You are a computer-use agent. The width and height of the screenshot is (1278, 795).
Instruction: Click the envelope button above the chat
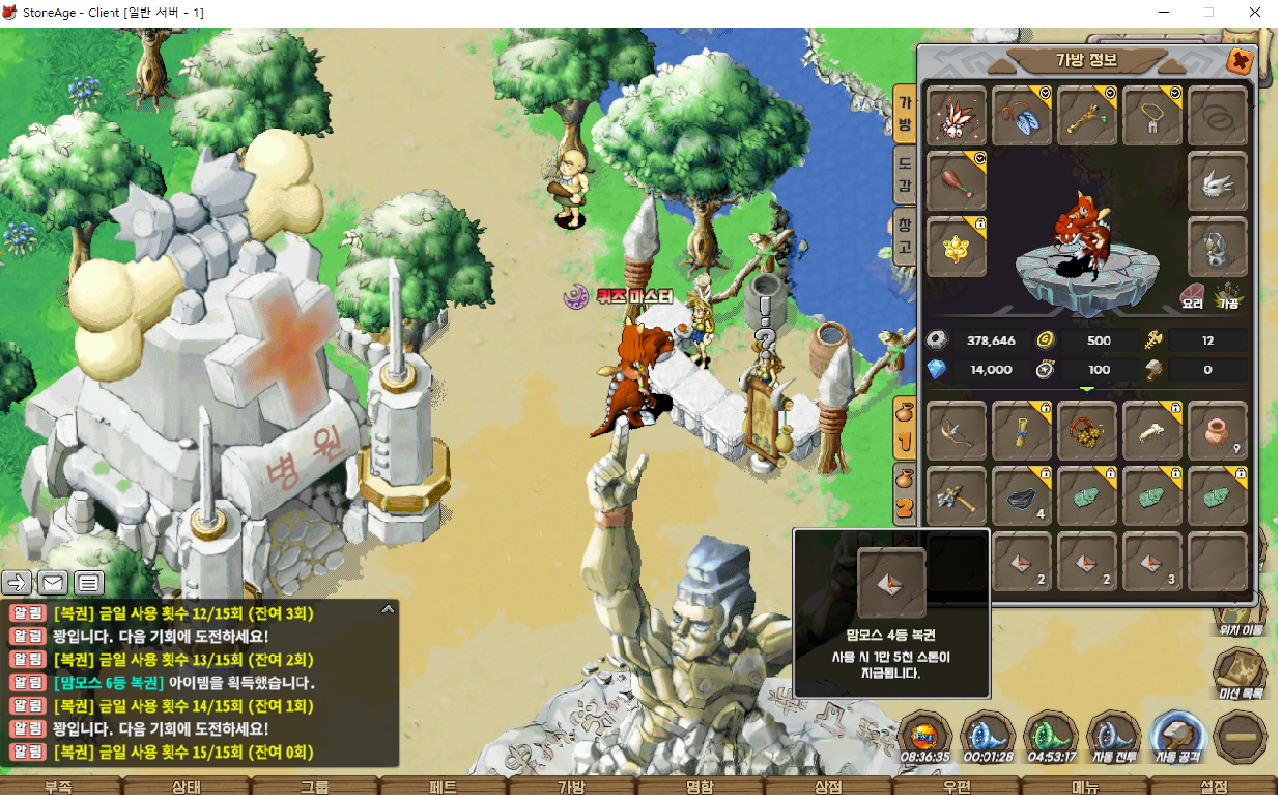52,581
